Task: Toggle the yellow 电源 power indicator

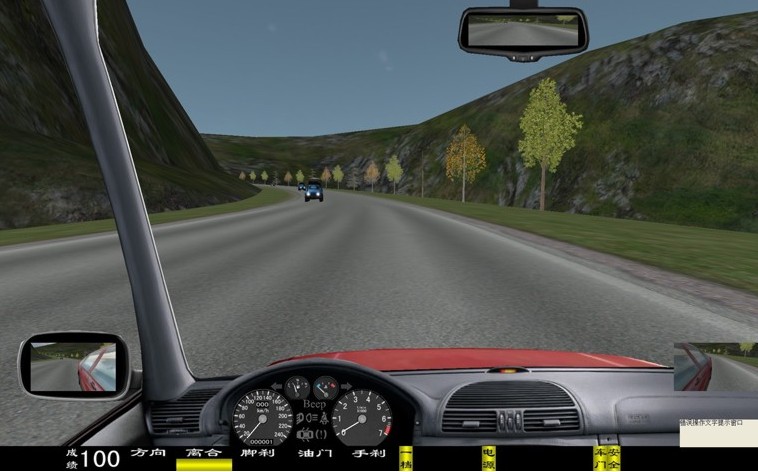Action: pyautogui.click(x=488, y=459)
